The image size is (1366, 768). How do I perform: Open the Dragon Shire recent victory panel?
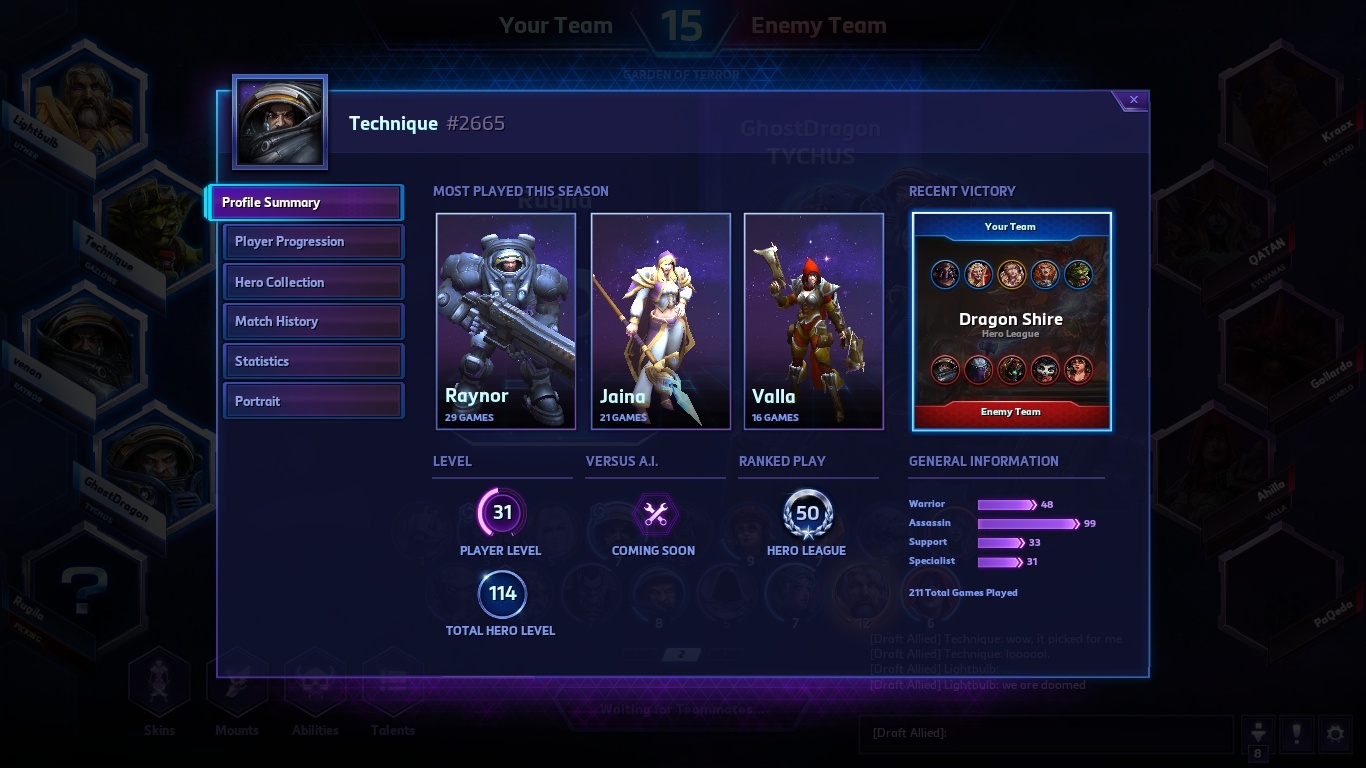pyautogui.click(x=1011, y=321)
